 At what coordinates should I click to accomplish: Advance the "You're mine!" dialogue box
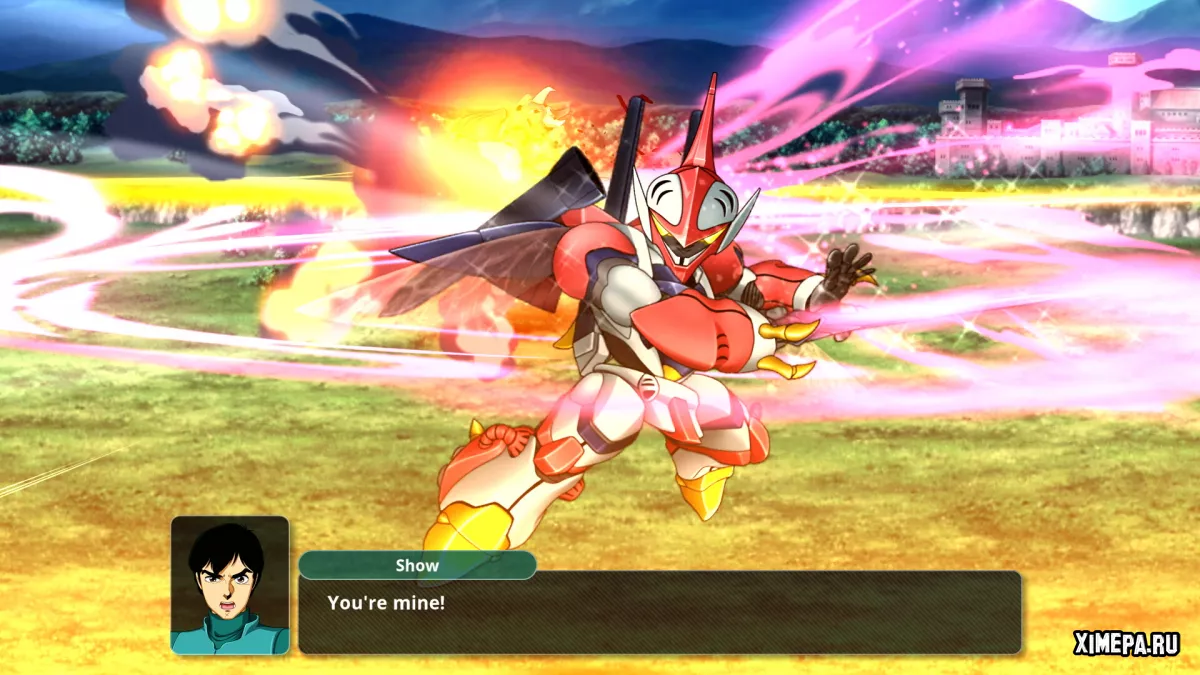659,612
